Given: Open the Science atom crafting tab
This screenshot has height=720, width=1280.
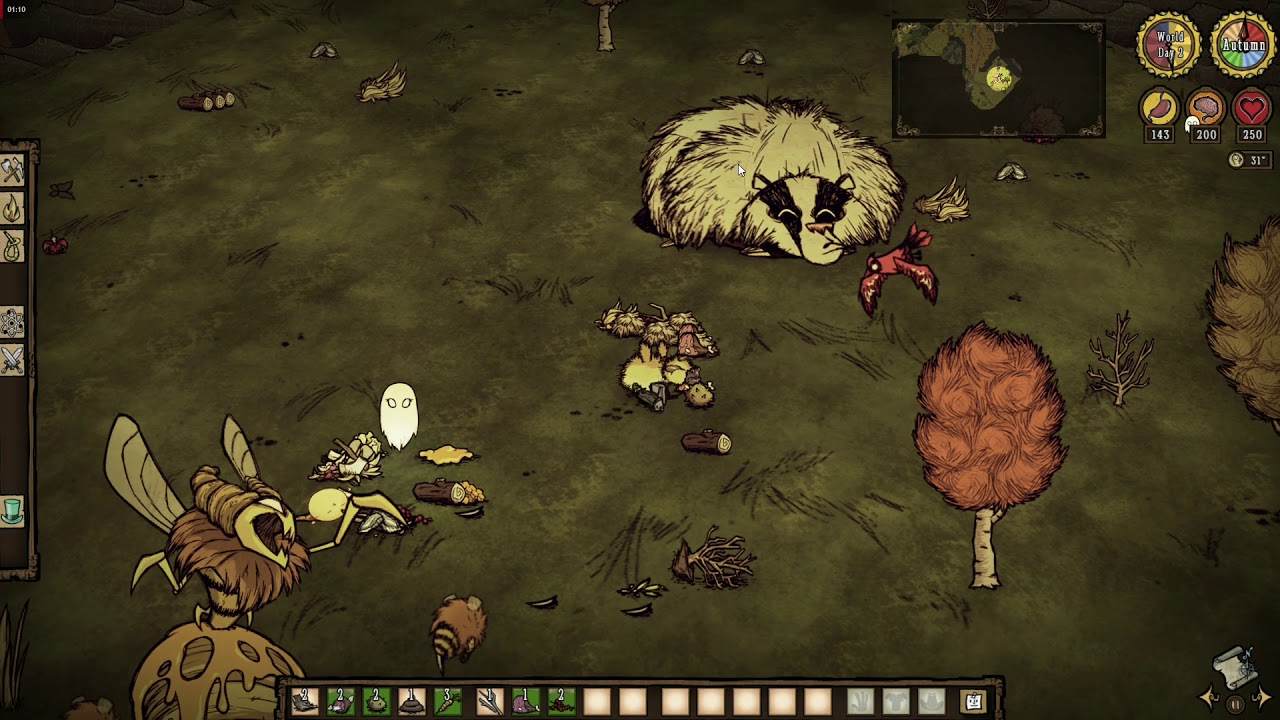Looking at the screenshot, I should 12,322.
